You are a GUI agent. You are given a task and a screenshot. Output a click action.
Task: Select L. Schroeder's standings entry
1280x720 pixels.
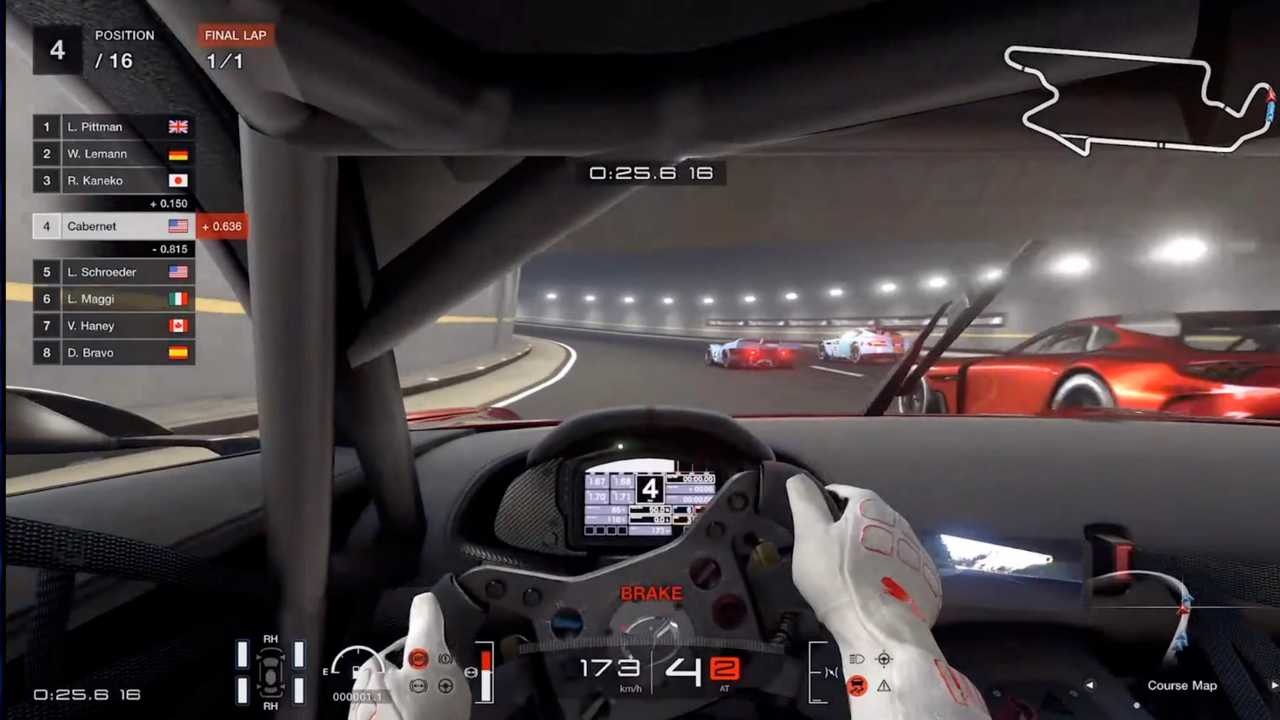(x=113, y=272)
